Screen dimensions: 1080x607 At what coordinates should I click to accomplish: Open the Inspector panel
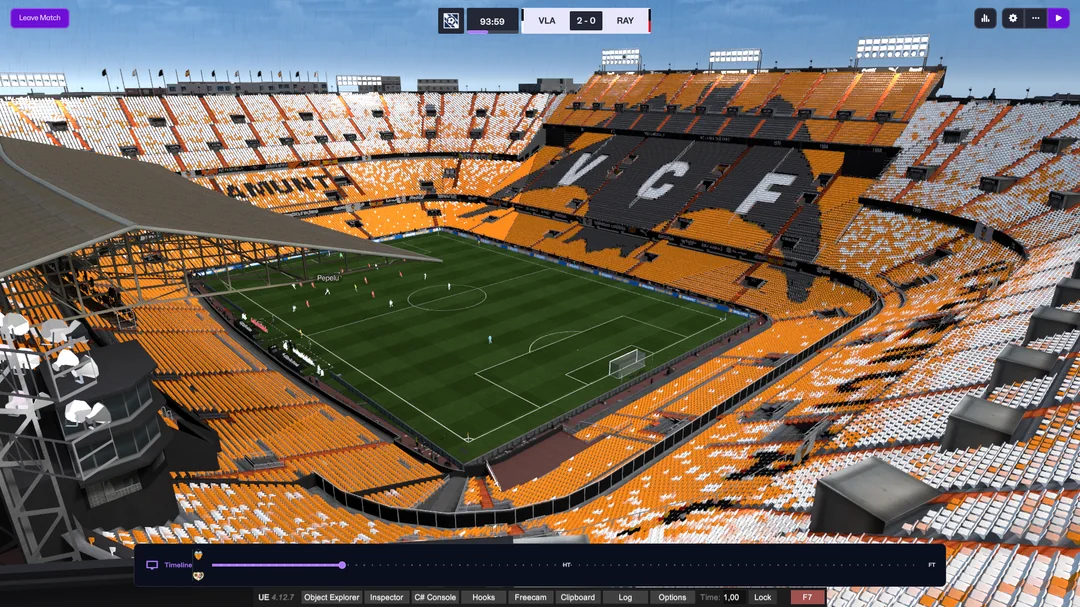pos(386,597)
